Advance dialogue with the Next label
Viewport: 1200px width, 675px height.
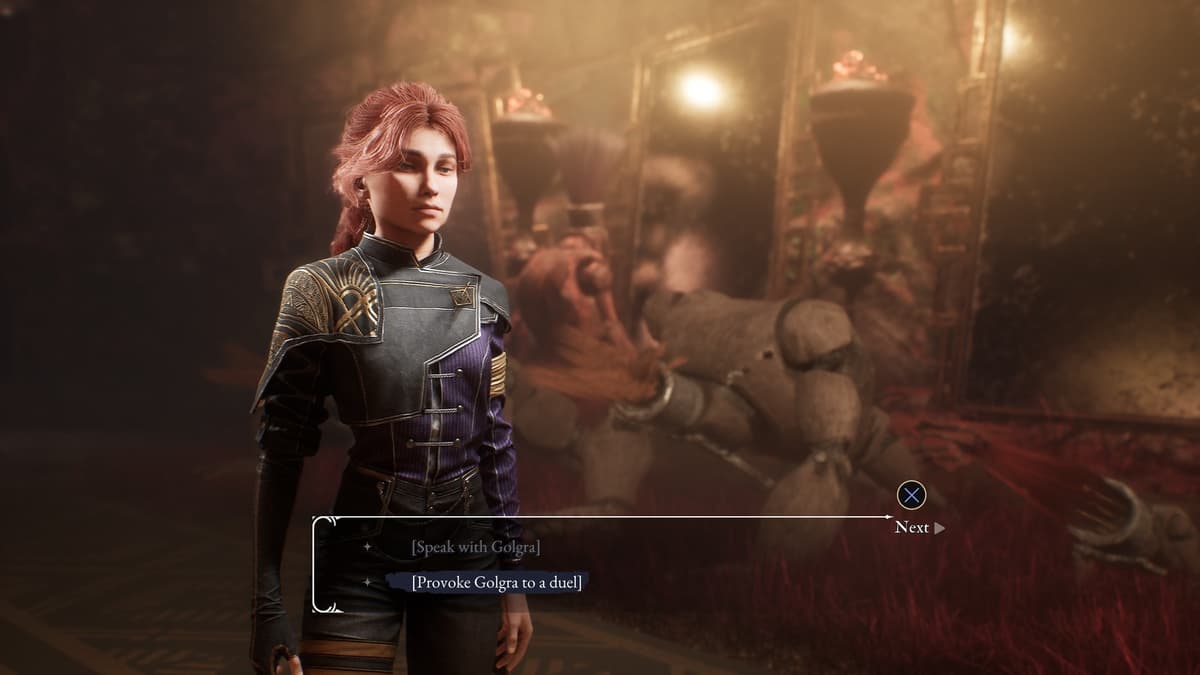coord(912,527)
